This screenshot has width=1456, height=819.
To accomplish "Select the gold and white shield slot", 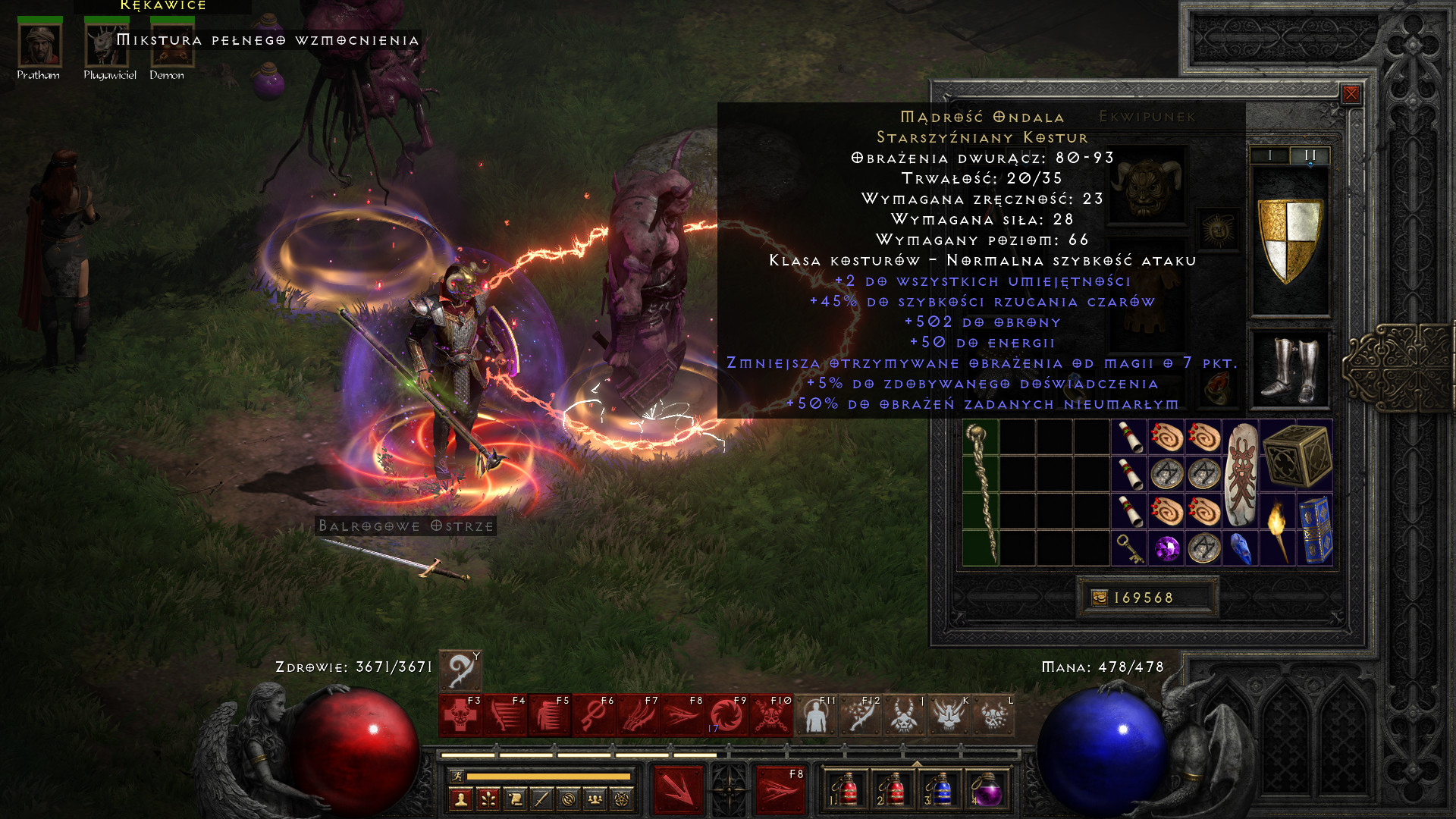I will [x=1290, y=241].
